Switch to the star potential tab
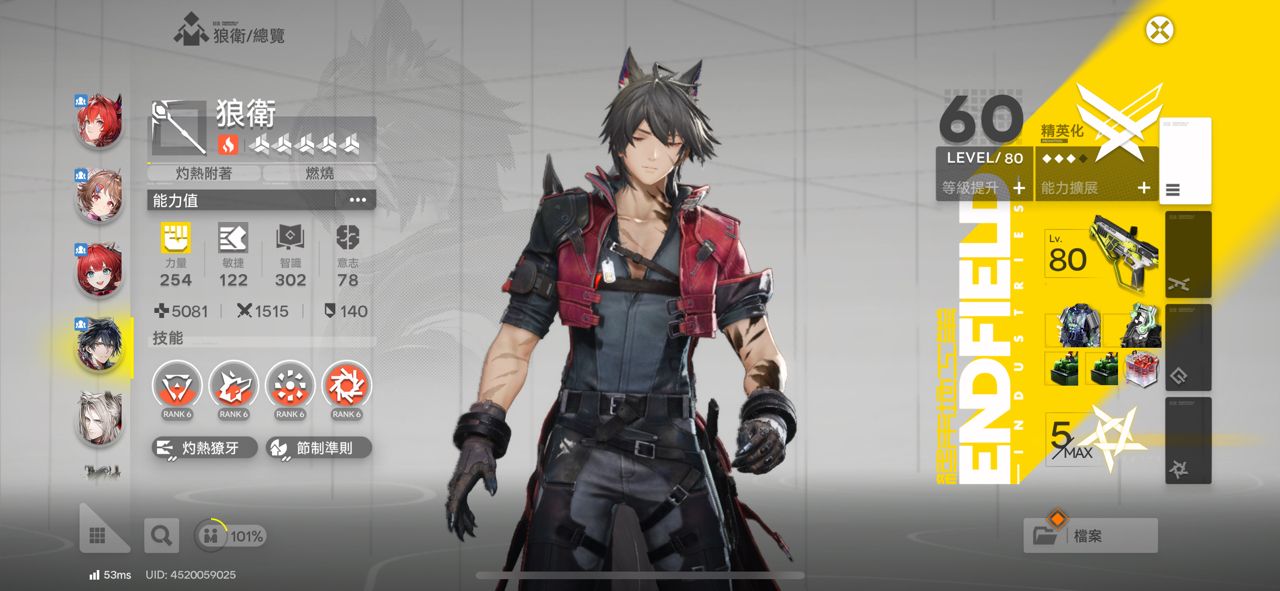The height and width of the screenshot is (591, 1280). click(x=1188, y=440)
